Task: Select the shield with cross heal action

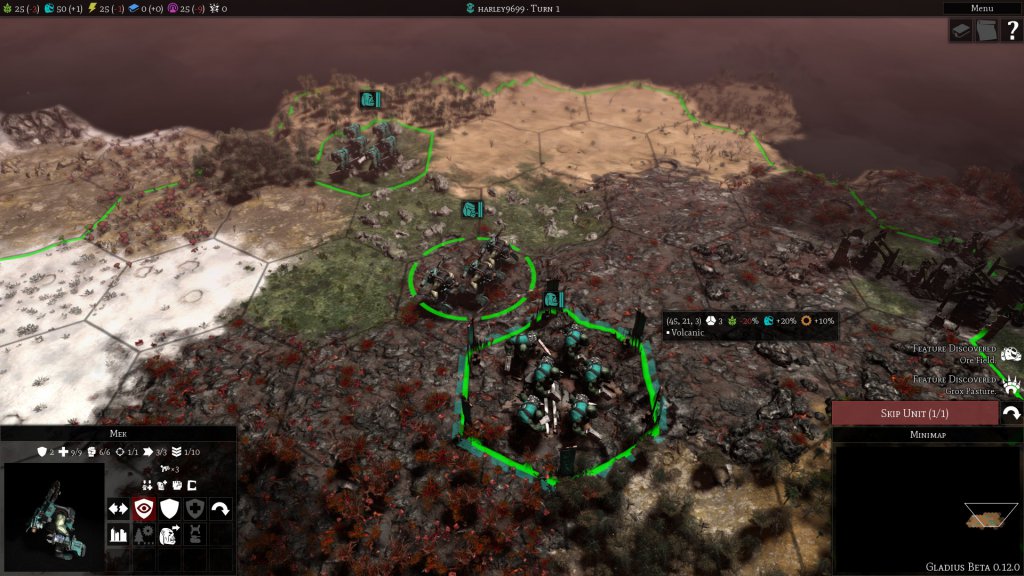Action: tap(195, 508)
